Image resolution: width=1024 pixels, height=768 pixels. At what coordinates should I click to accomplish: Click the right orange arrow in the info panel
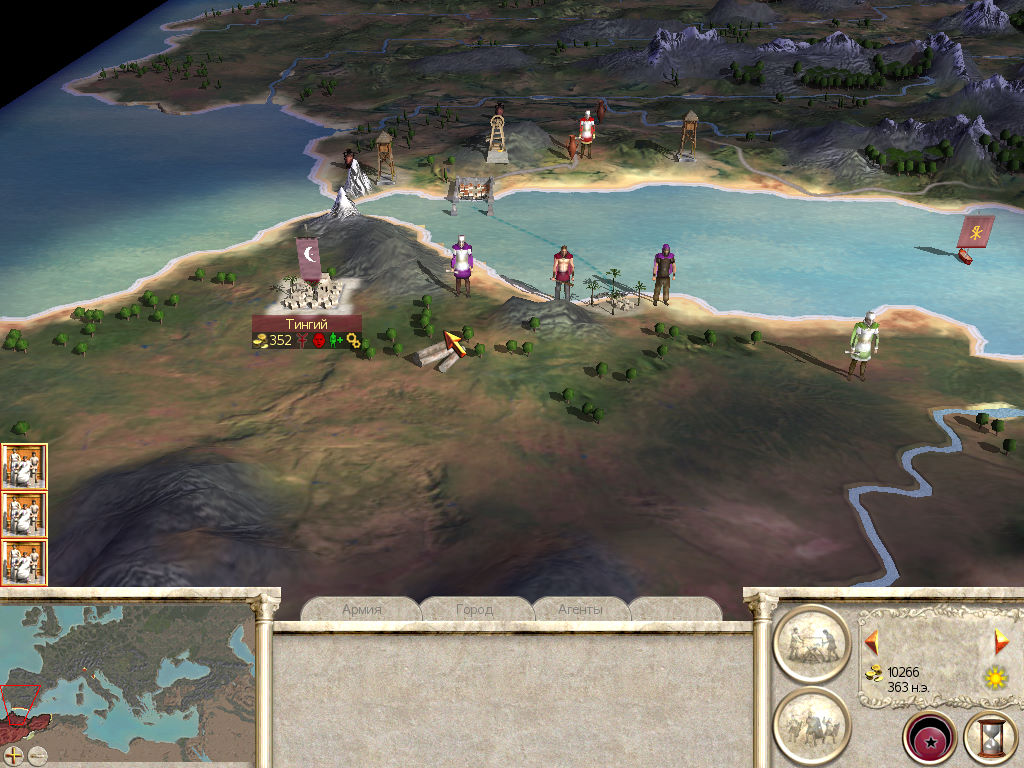pos(1000,641)
